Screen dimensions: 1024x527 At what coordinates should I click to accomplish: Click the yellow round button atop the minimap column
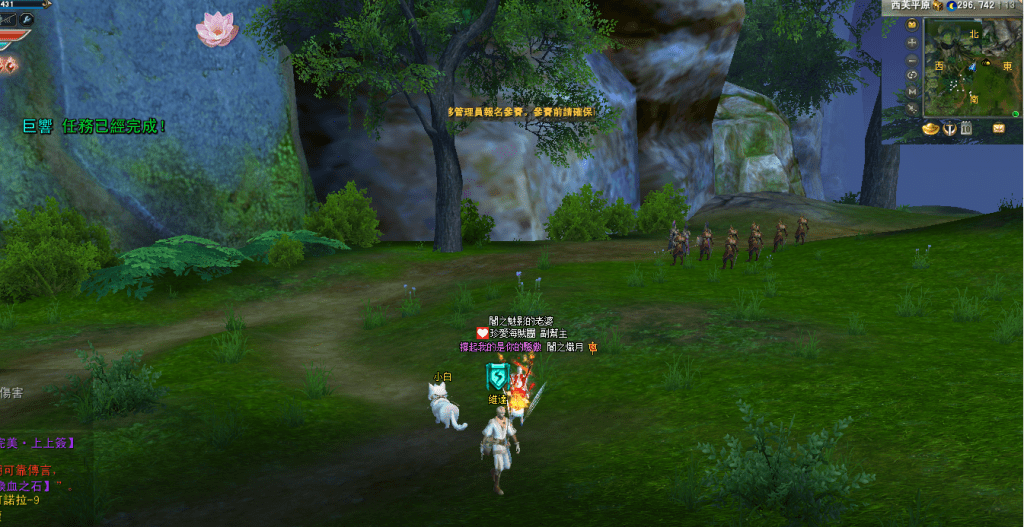pyautogui.click(x=912, y=26)
